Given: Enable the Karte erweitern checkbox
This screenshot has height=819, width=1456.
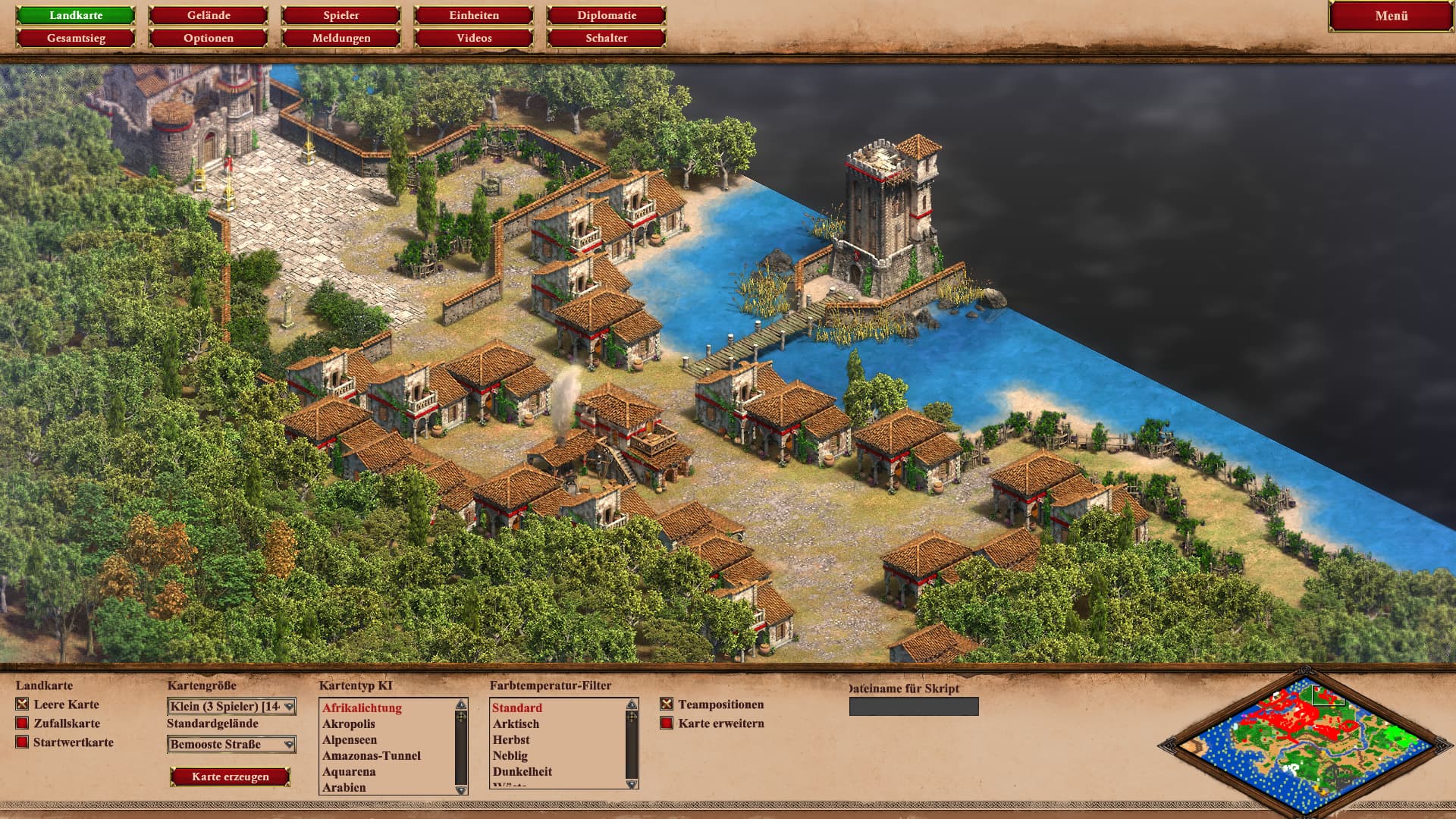Looking at the screenshot, I should pos(667,723).
